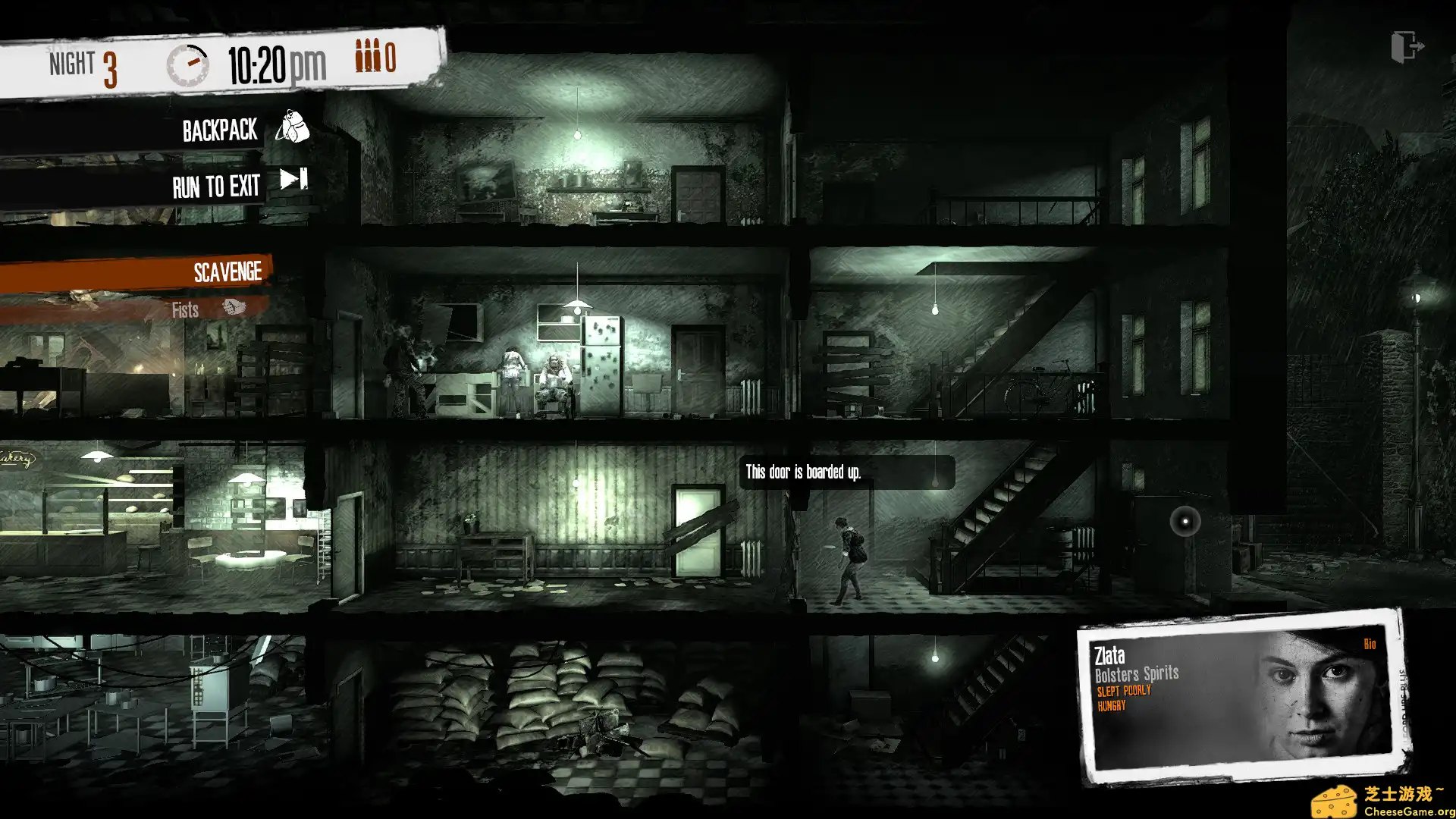Toggle Zlata's Slept Poorly status
Screen dimensions: 1456x819
pos(1123,690)
